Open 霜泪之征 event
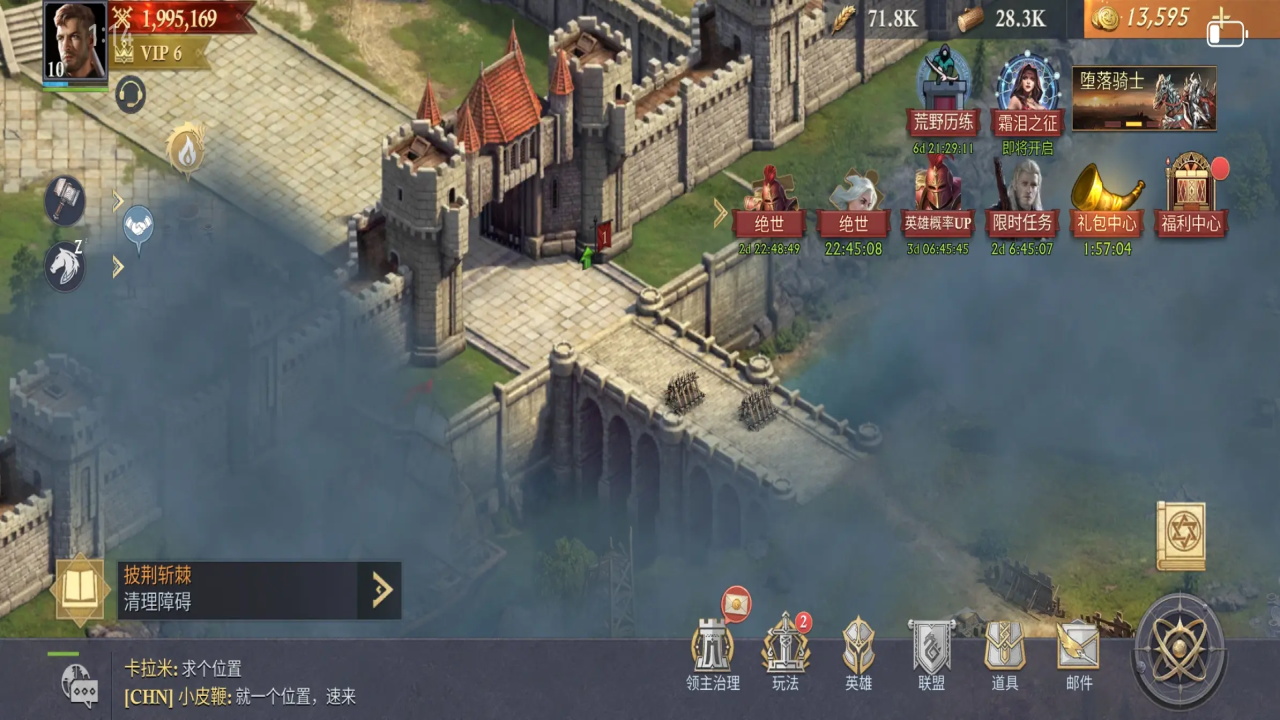The height and width of the screenshot is (720, 1280). pyautogui.click(x=1027, y=98)
